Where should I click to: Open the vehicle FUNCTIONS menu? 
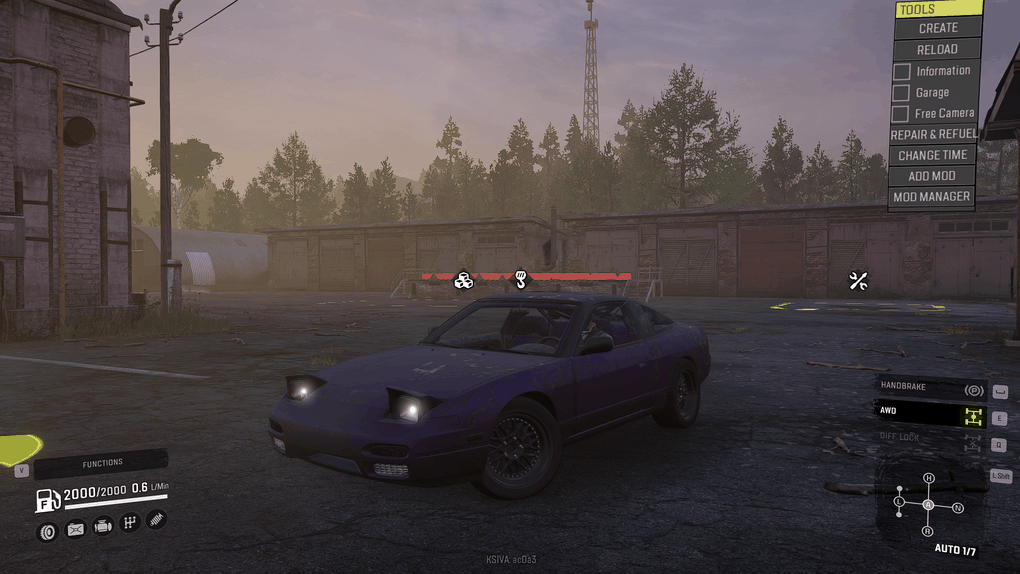coord(102,463)
